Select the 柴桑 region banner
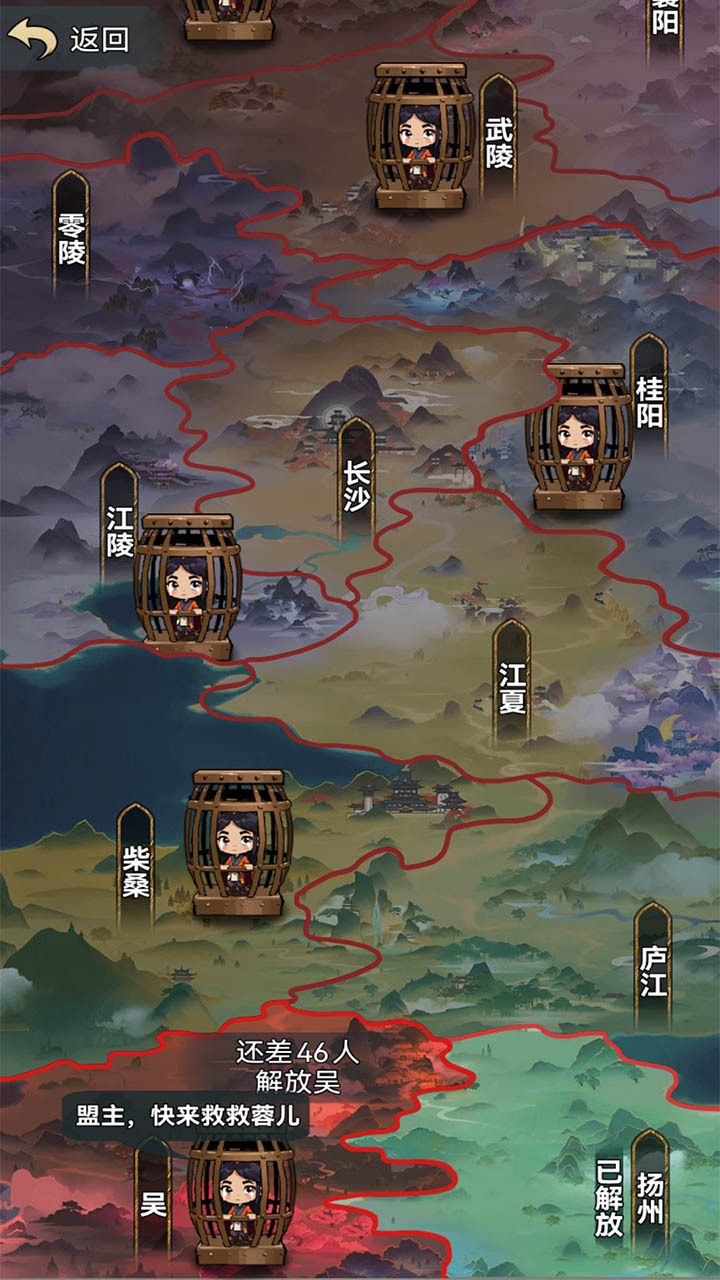720x1280 pixels. (135, 865)
